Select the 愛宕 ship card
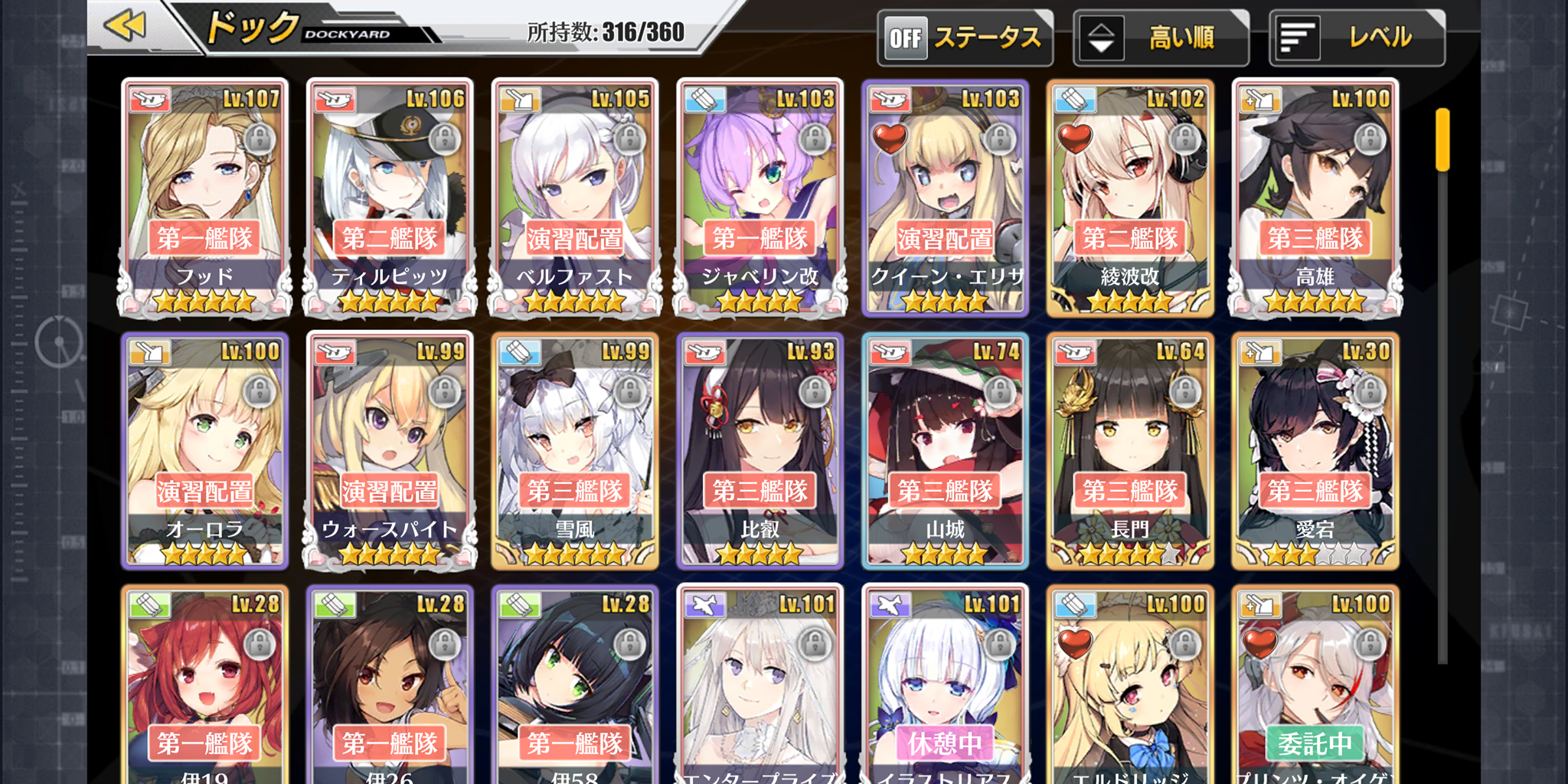The height and width of the screenshot is (784, 1568). pyautogui.click(x=1315, y=450)
